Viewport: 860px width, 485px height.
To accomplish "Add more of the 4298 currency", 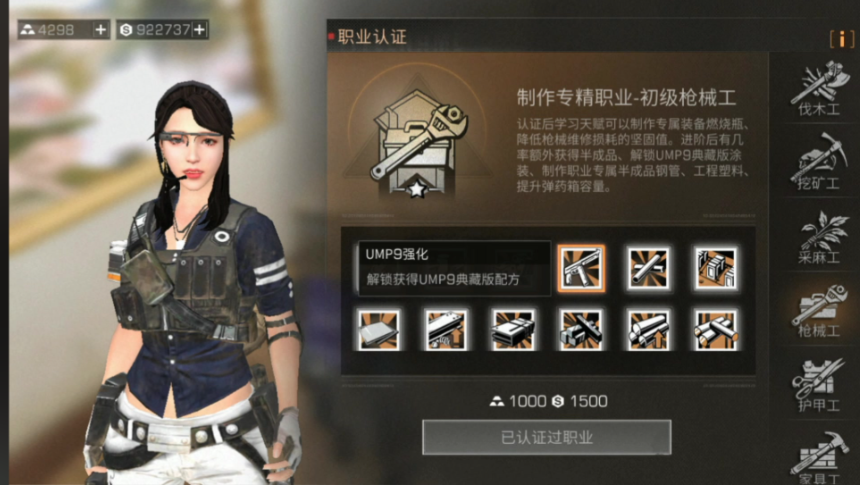I will 101,30.
